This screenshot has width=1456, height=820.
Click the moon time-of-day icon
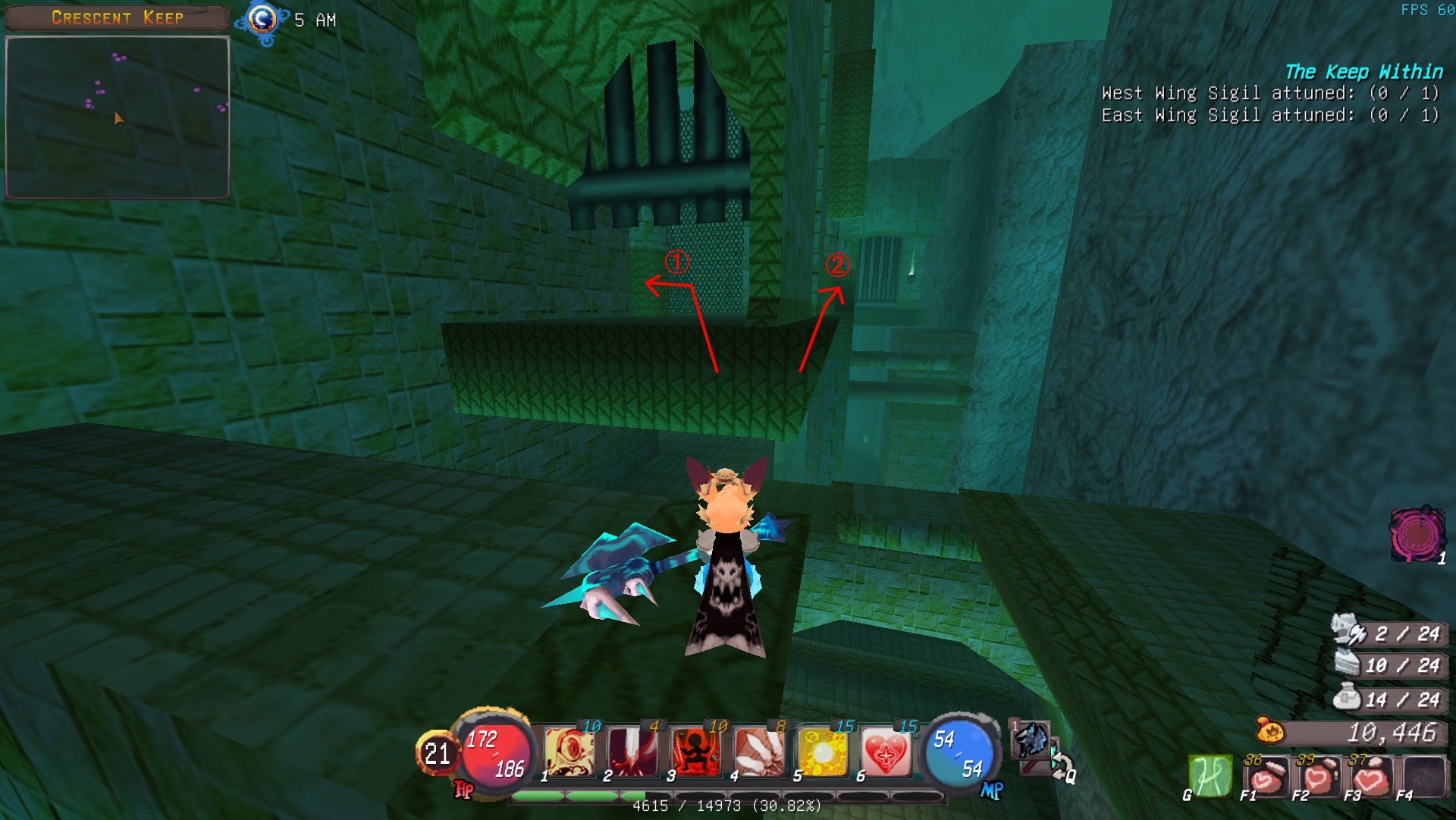coord(263,20)
